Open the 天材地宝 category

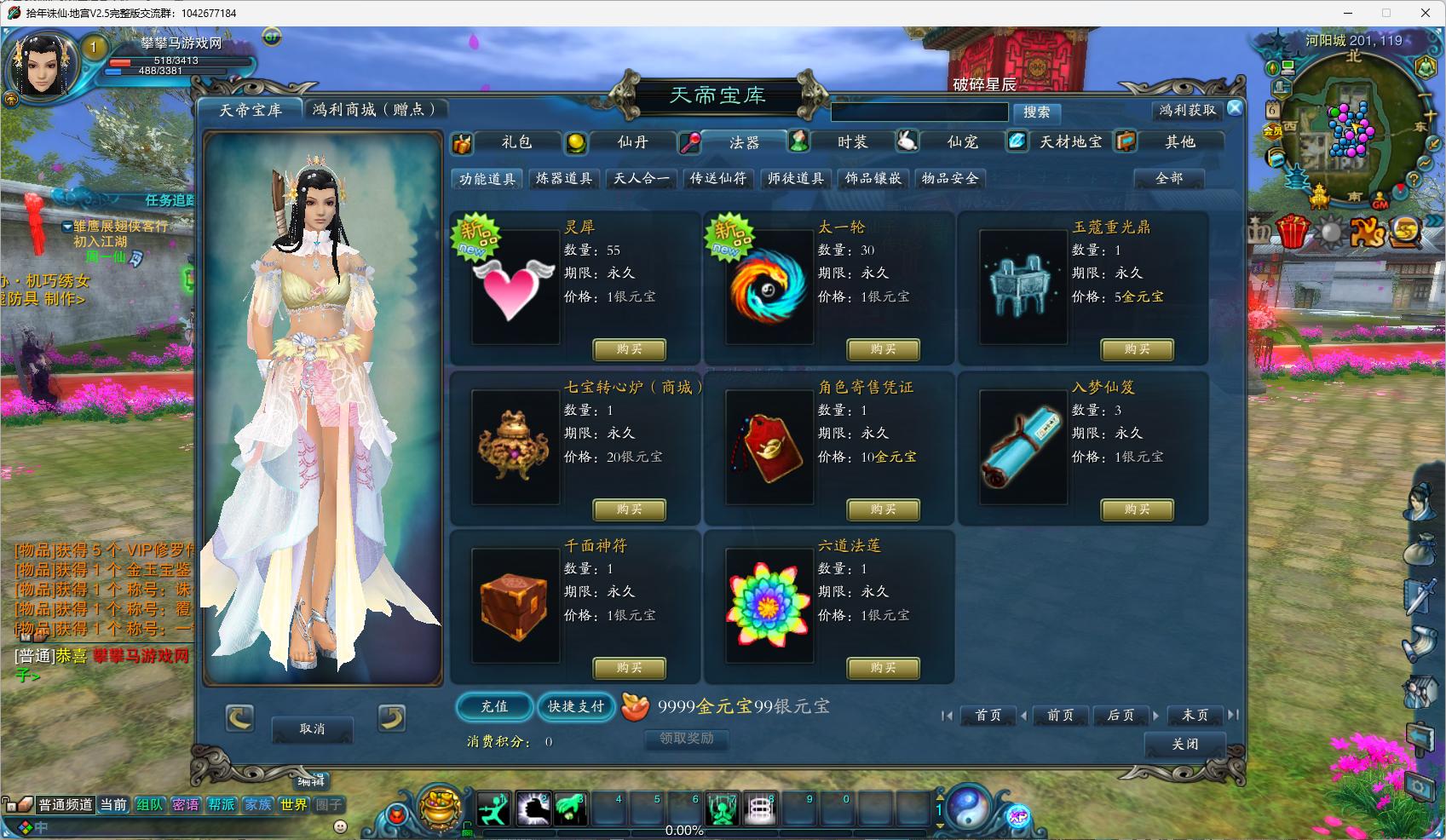pyautogui.click(x=1070, y=142)
